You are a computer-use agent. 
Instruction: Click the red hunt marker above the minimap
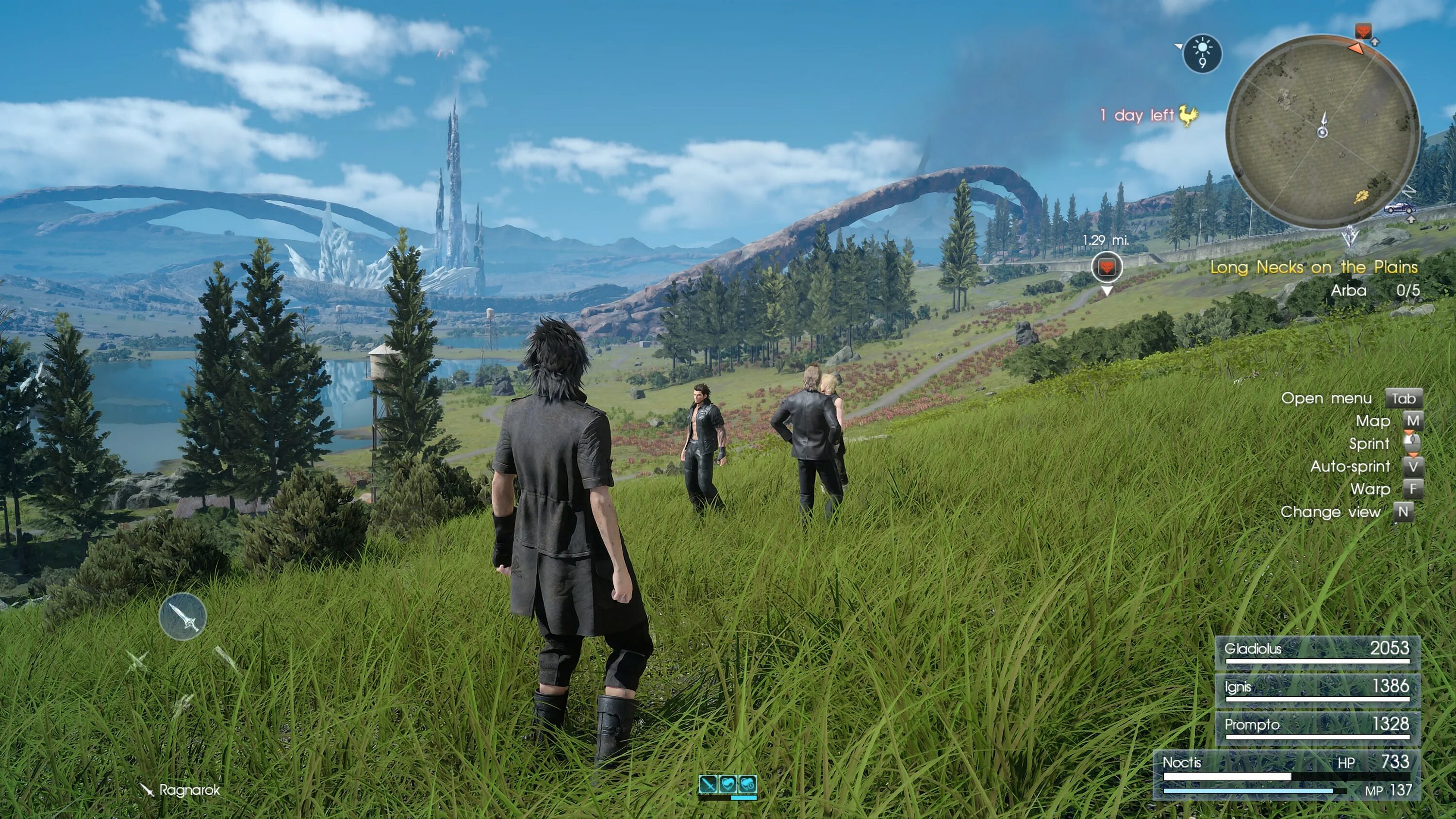(x=1363, y=31)
